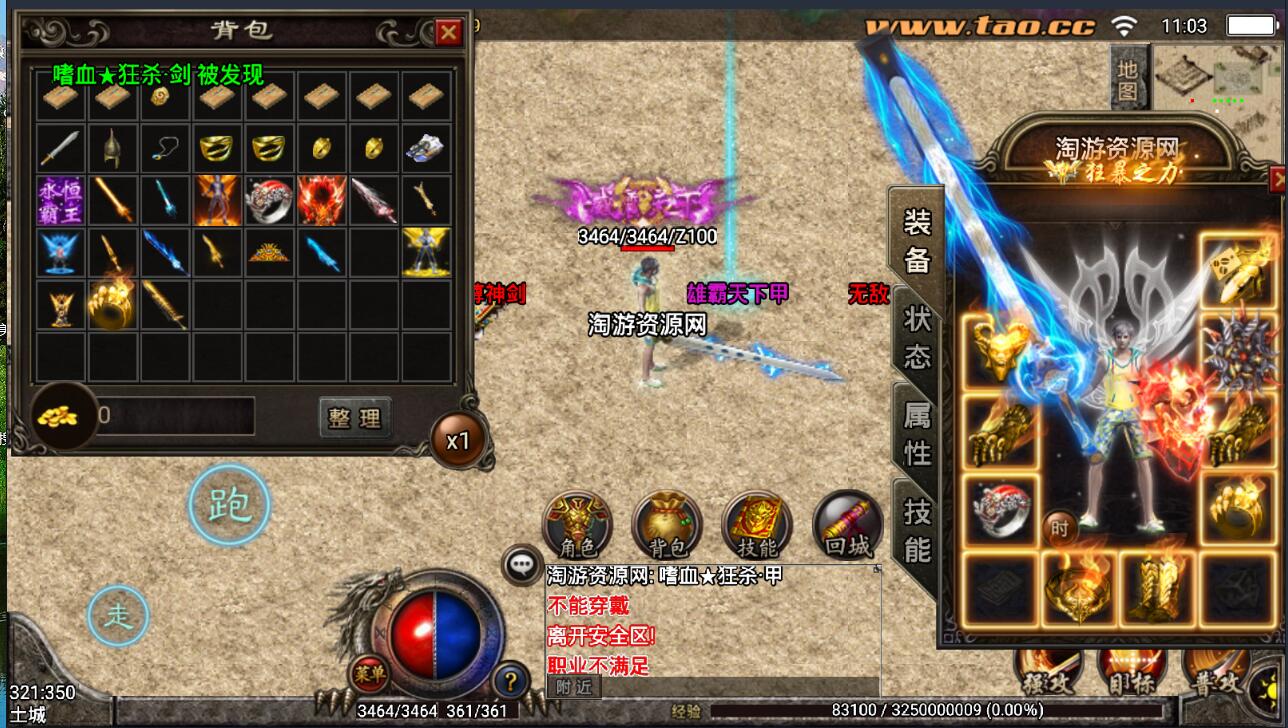This screenshot has width=1288, height=728.
Task: Close the 背包 inventory window
Action: [448, 33]
